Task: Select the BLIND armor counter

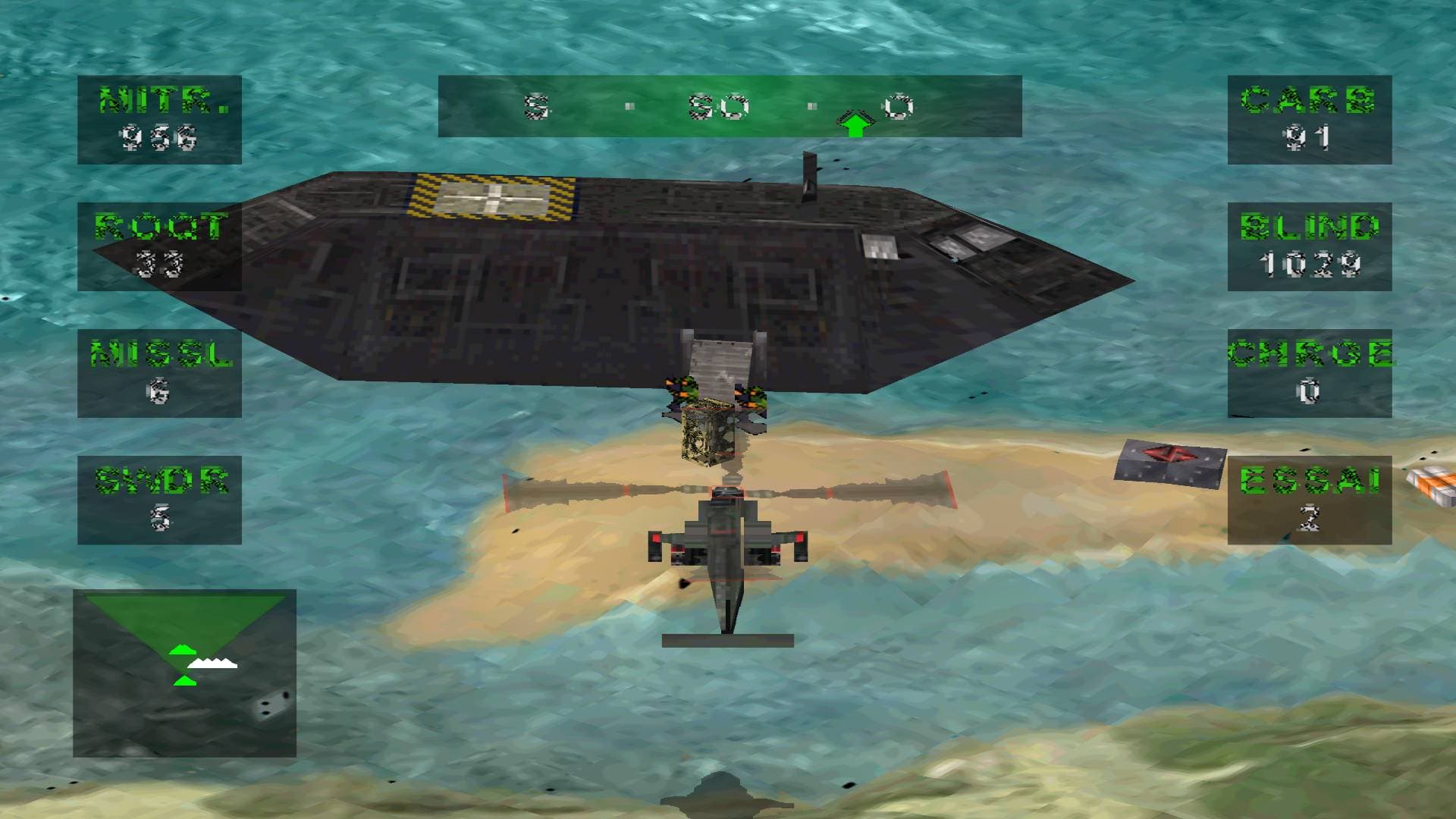Action: [1308, 250]
